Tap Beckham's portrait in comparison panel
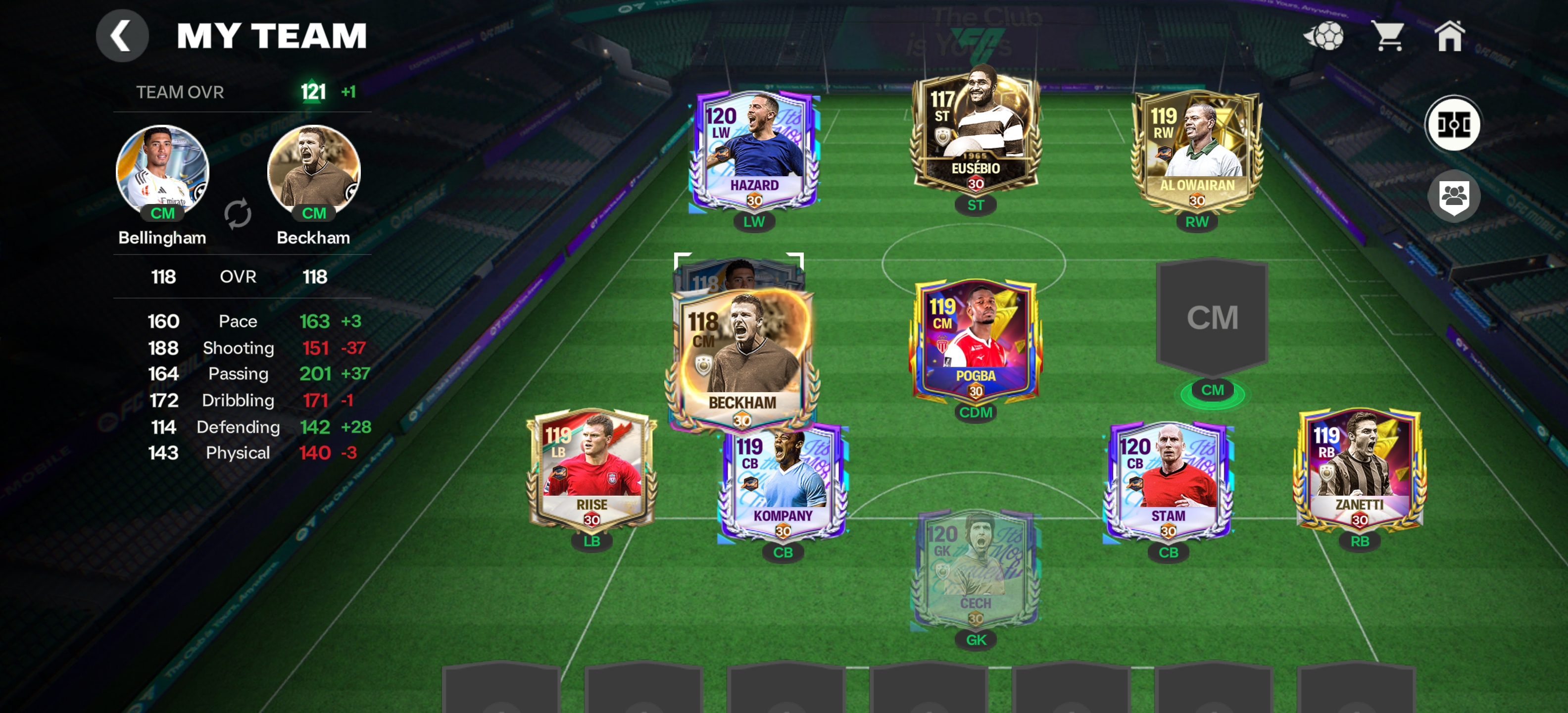Image resolution: width=1568 pixels, height=713 pixels. [x=313, y=171]
